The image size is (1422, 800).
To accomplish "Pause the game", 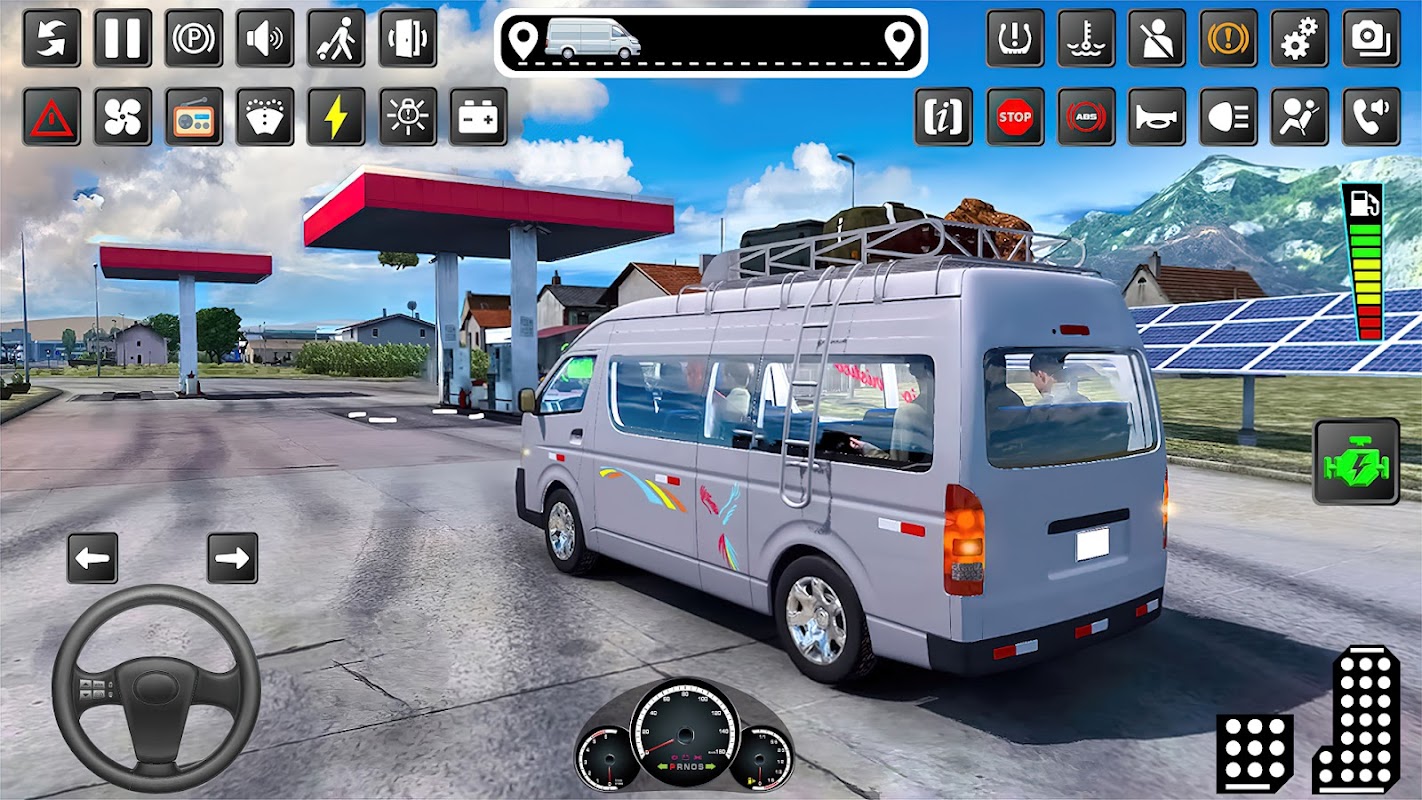I will pyautogui.click(x=123, y=38).
